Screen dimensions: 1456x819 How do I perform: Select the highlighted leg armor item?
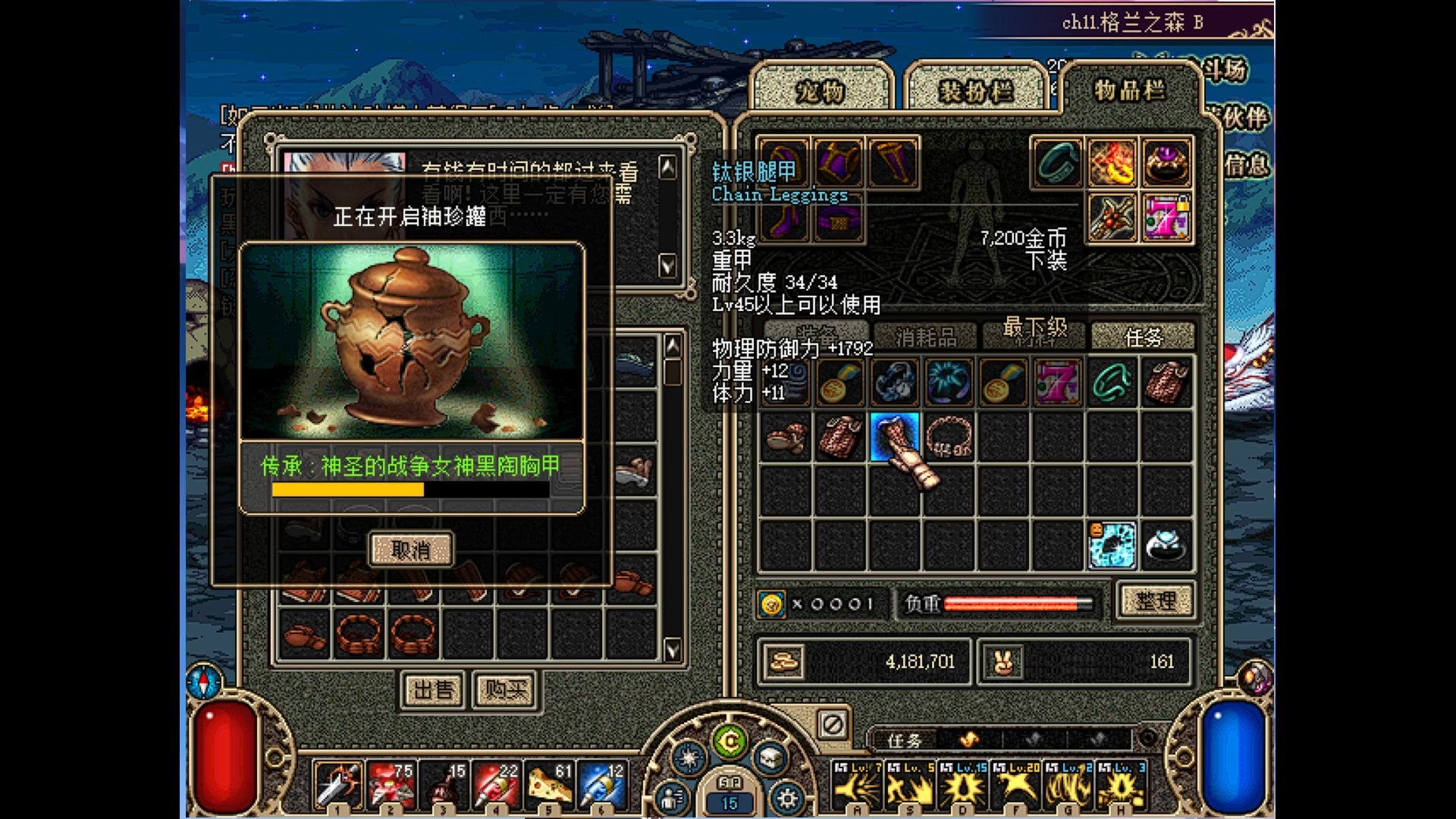[895, 437]
